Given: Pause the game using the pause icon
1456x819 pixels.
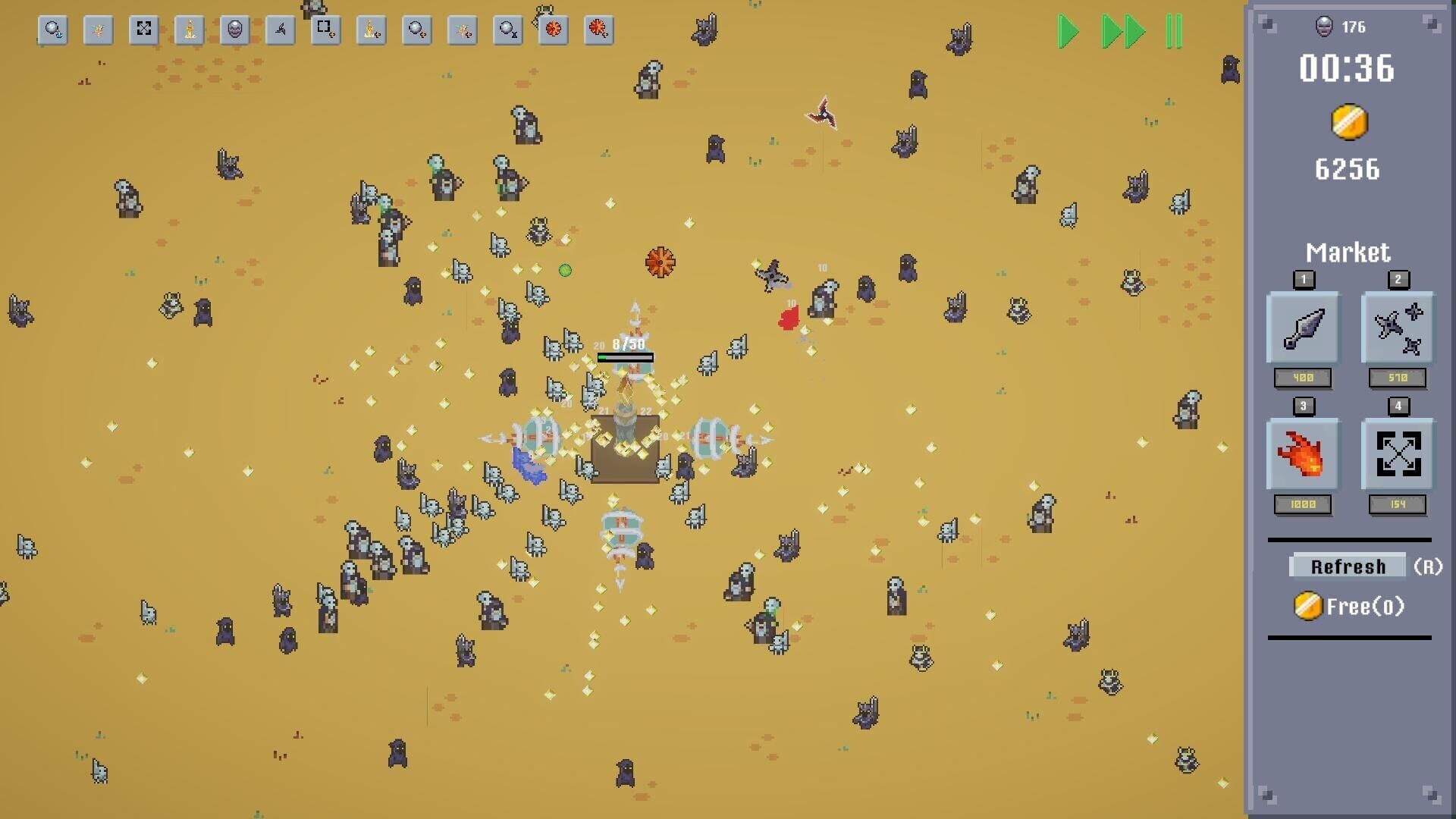Looking at the screenshot, I should click(1174, 32).
